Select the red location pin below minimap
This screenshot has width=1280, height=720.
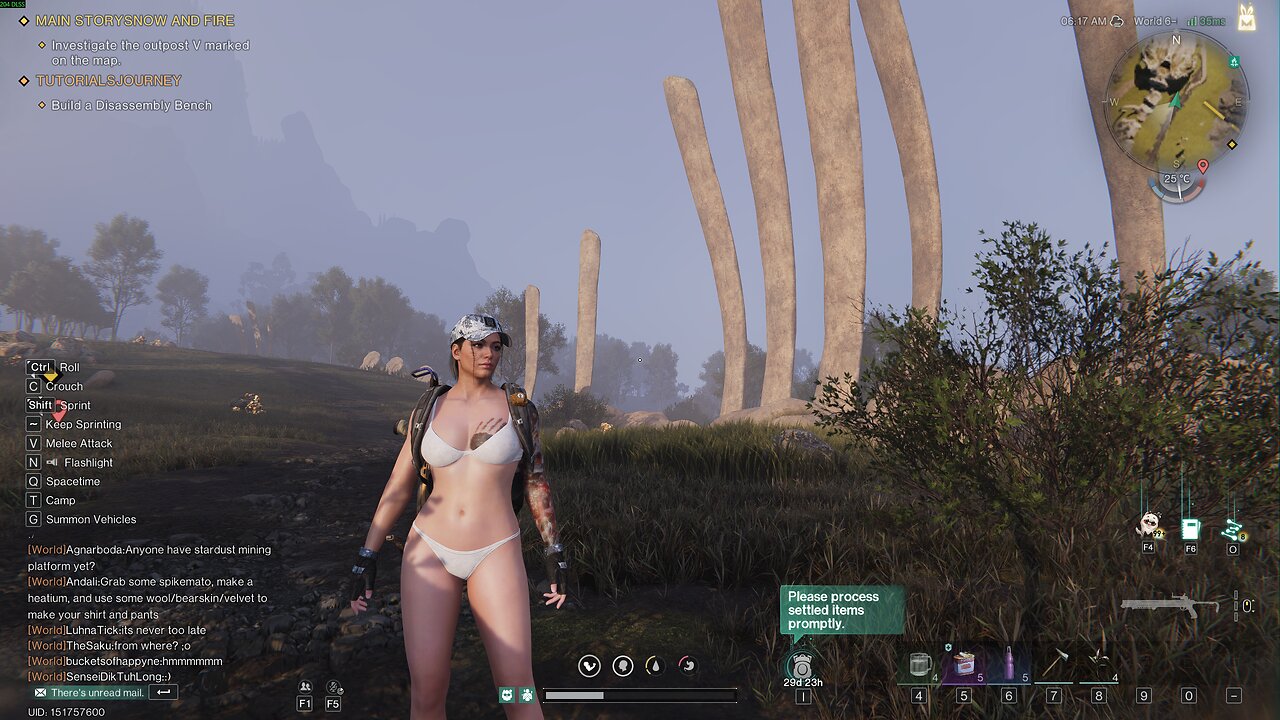1202,166
